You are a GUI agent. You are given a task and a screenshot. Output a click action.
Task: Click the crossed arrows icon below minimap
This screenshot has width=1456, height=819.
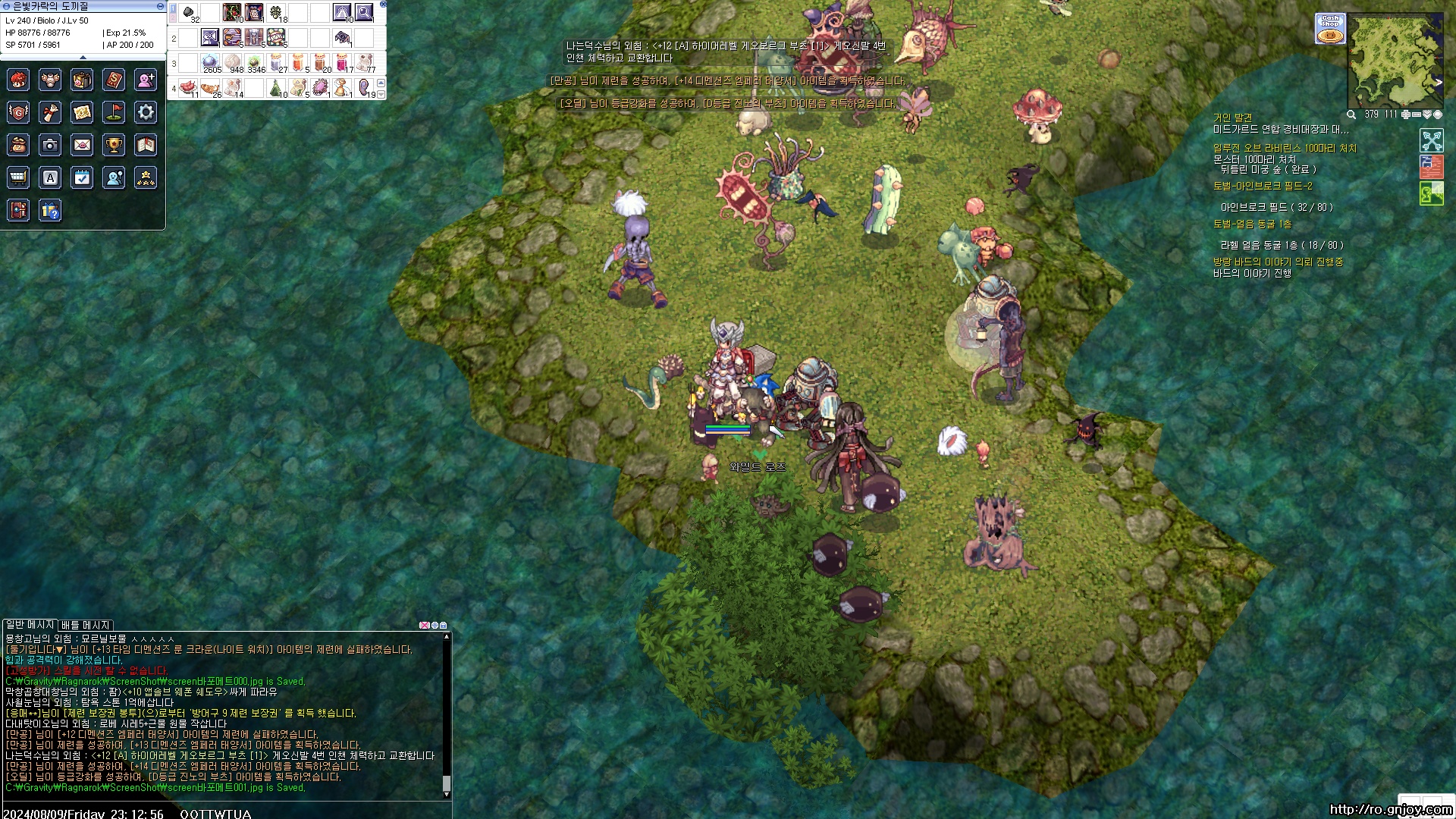[x=1431, y=140]
